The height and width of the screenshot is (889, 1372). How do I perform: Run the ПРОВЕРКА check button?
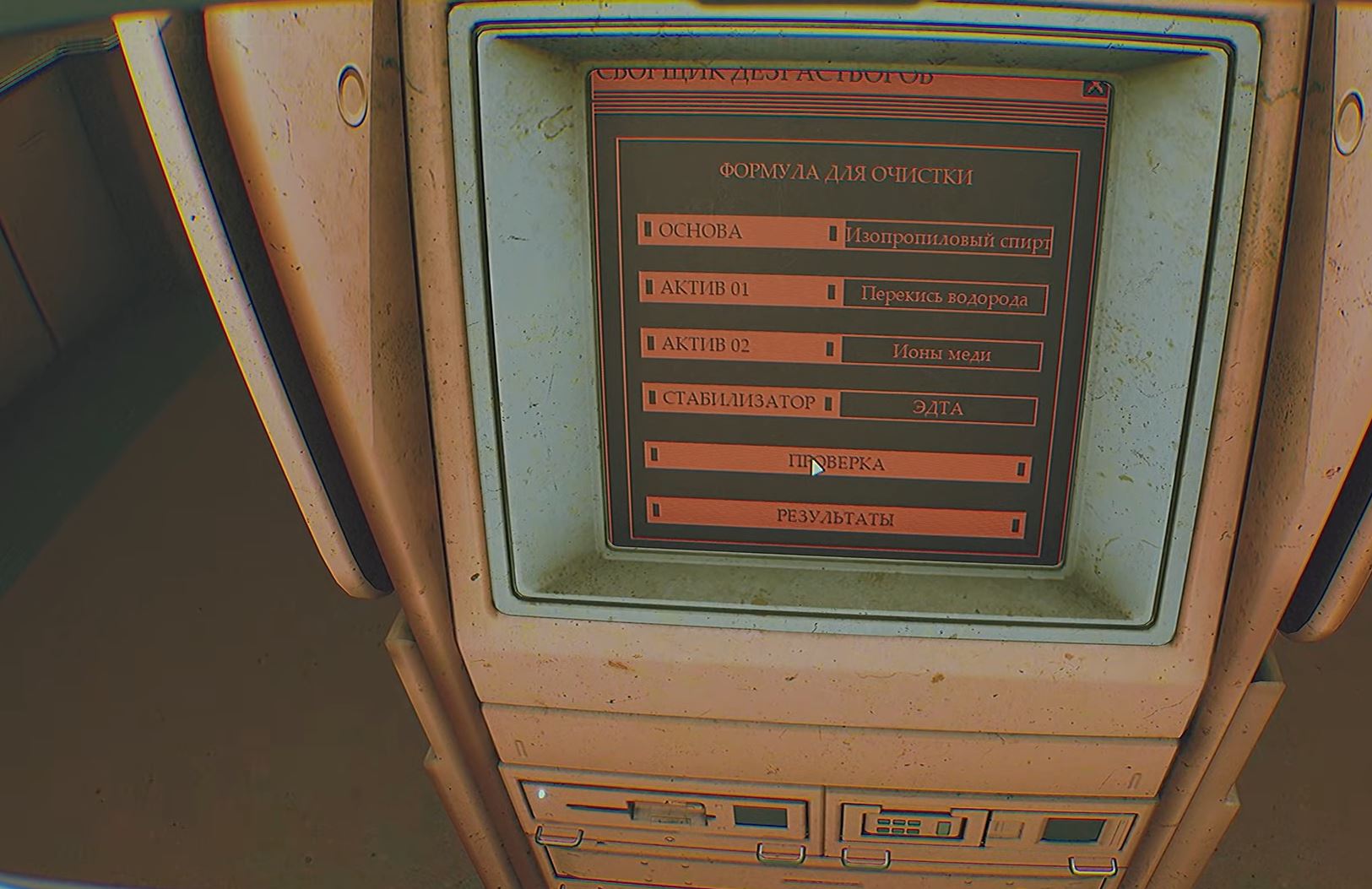pos(837,463)
